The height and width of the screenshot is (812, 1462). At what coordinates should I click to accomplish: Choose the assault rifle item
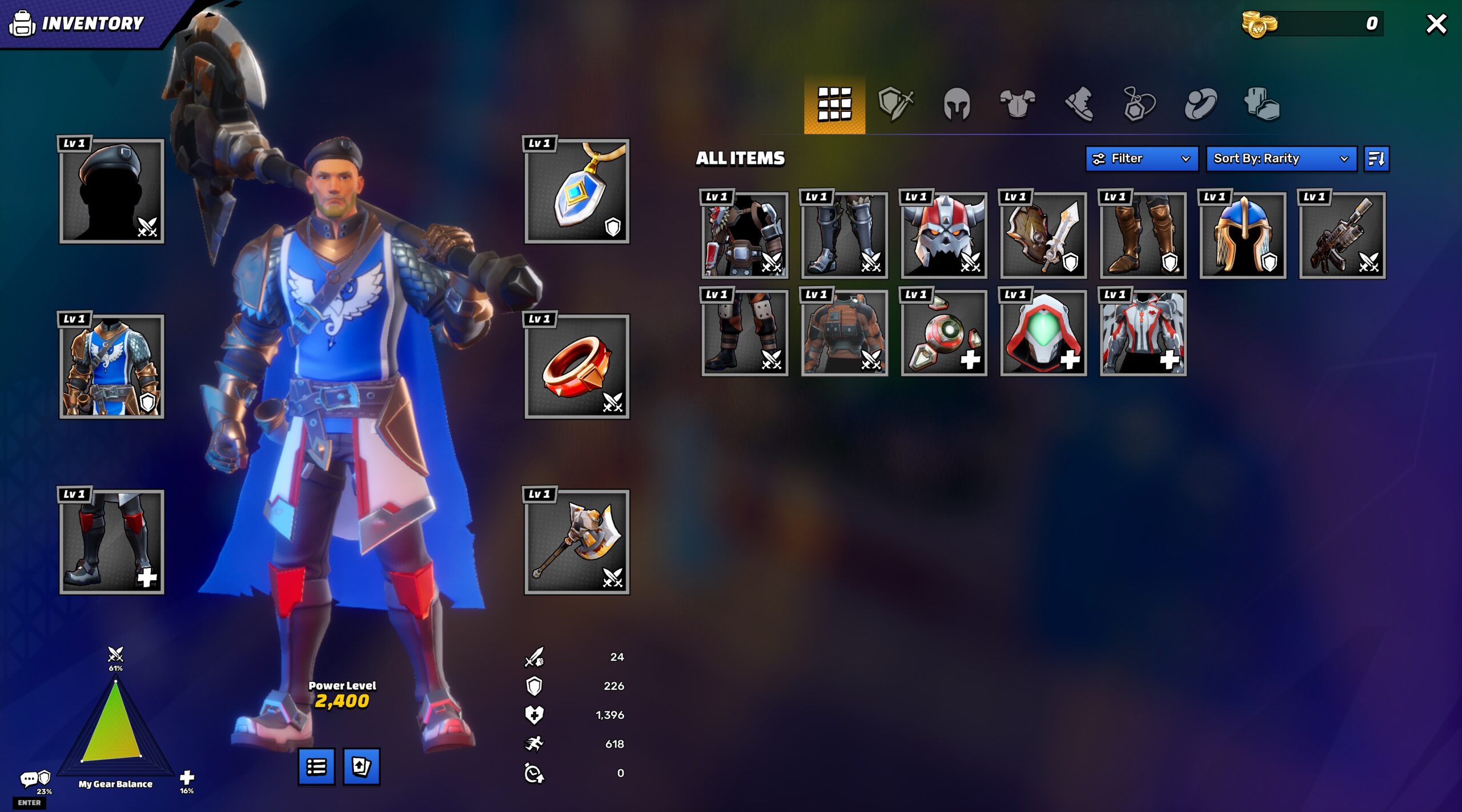coord(1342,235)
